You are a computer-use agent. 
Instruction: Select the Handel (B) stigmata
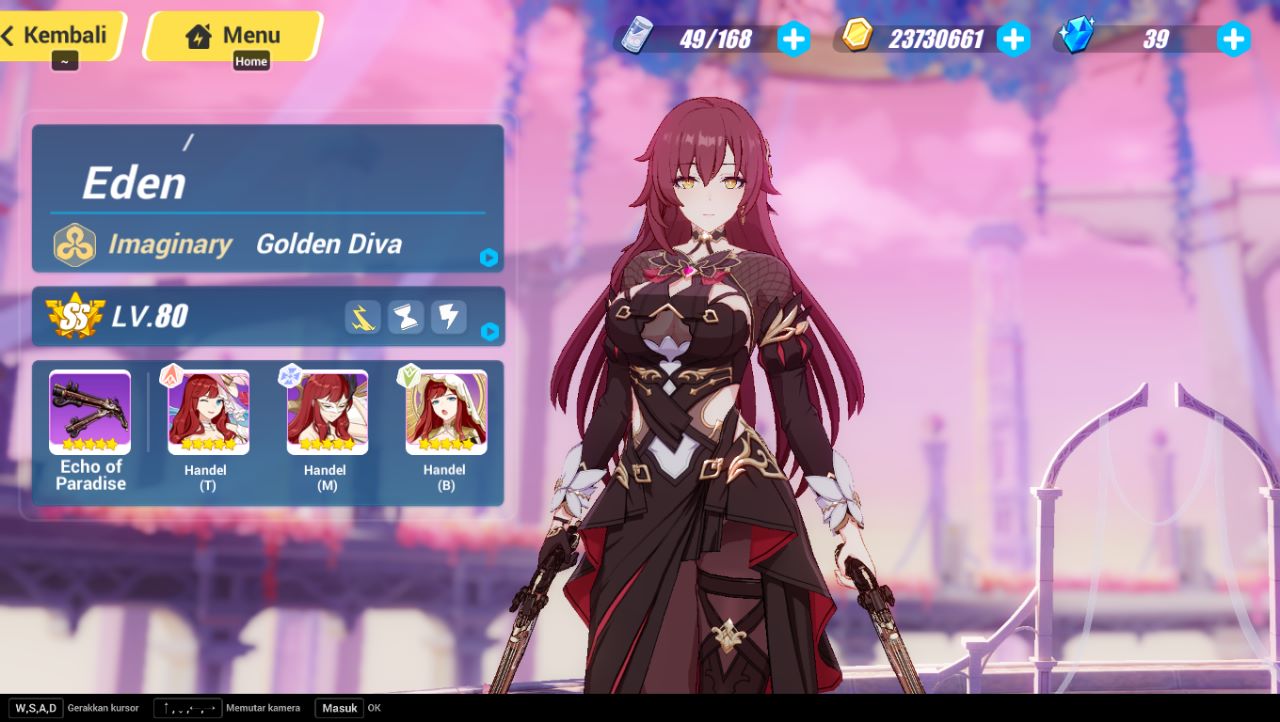445,412
